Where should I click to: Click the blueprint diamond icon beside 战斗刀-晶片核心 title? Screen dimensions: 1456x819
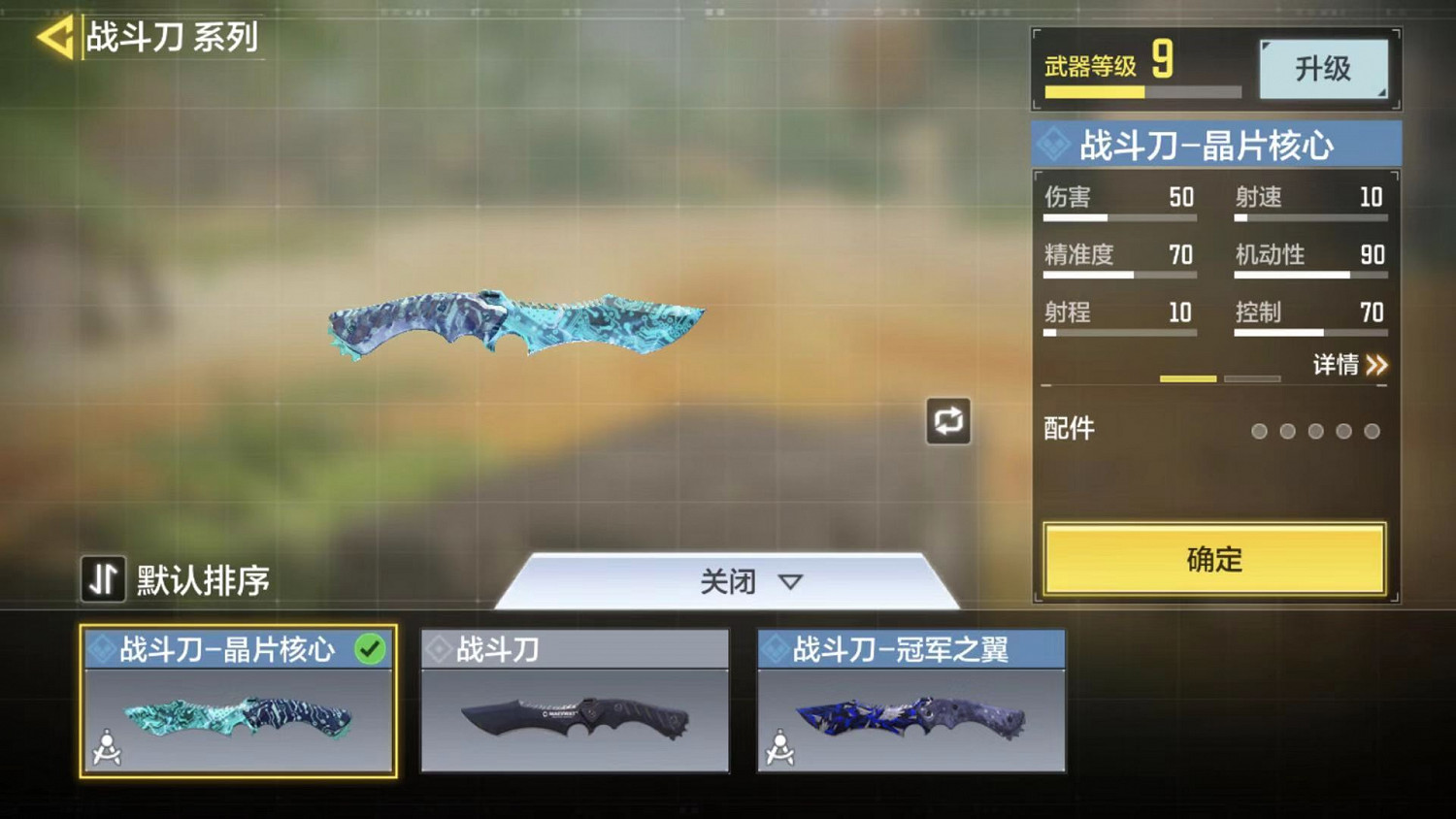point(1055,143)
